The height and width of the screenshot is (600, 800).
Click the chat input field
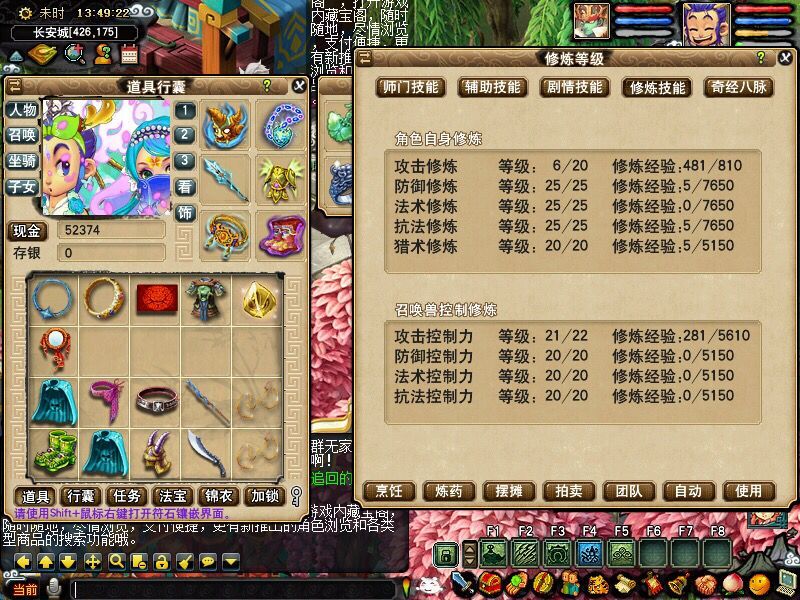point(230,589)
